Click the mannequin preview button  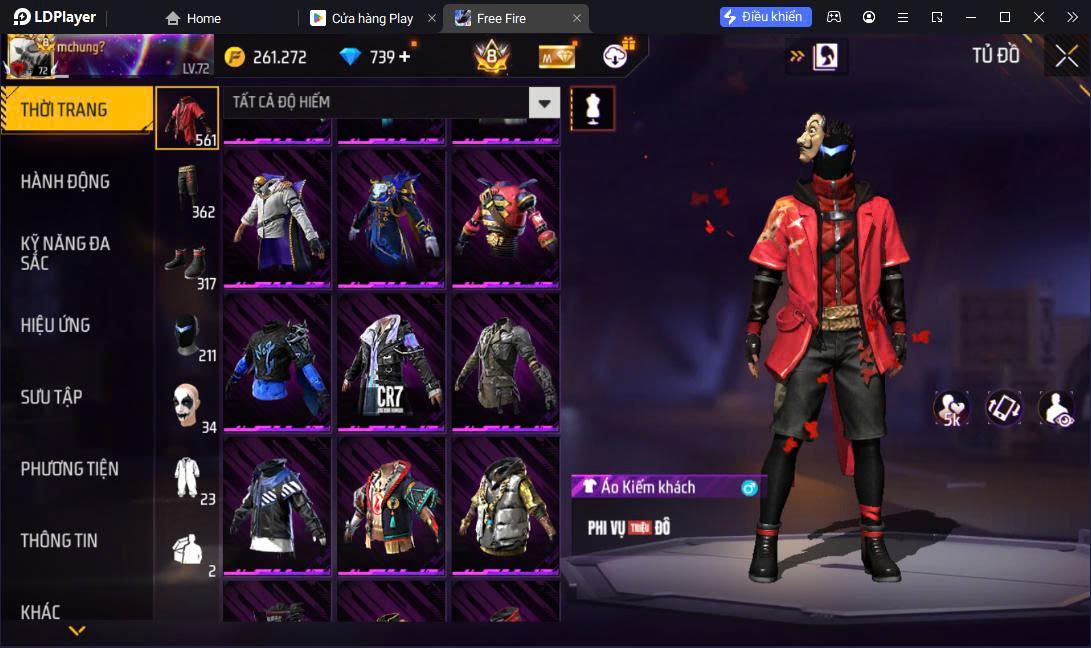pyautogui.click(x=592, y=108)
